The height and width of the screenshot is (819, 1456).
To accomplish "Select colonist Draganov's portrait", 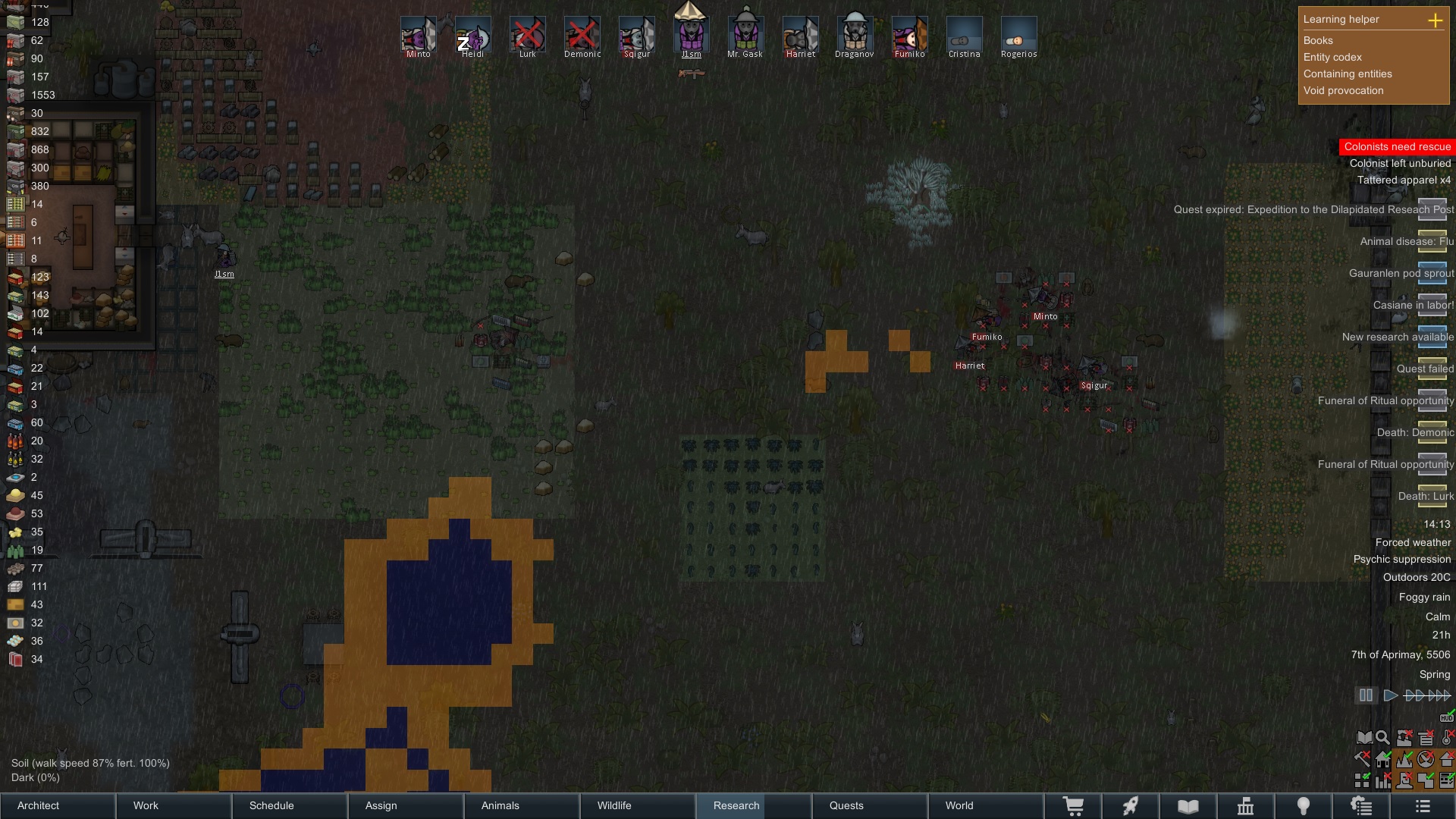I will [x=855, y=35].
